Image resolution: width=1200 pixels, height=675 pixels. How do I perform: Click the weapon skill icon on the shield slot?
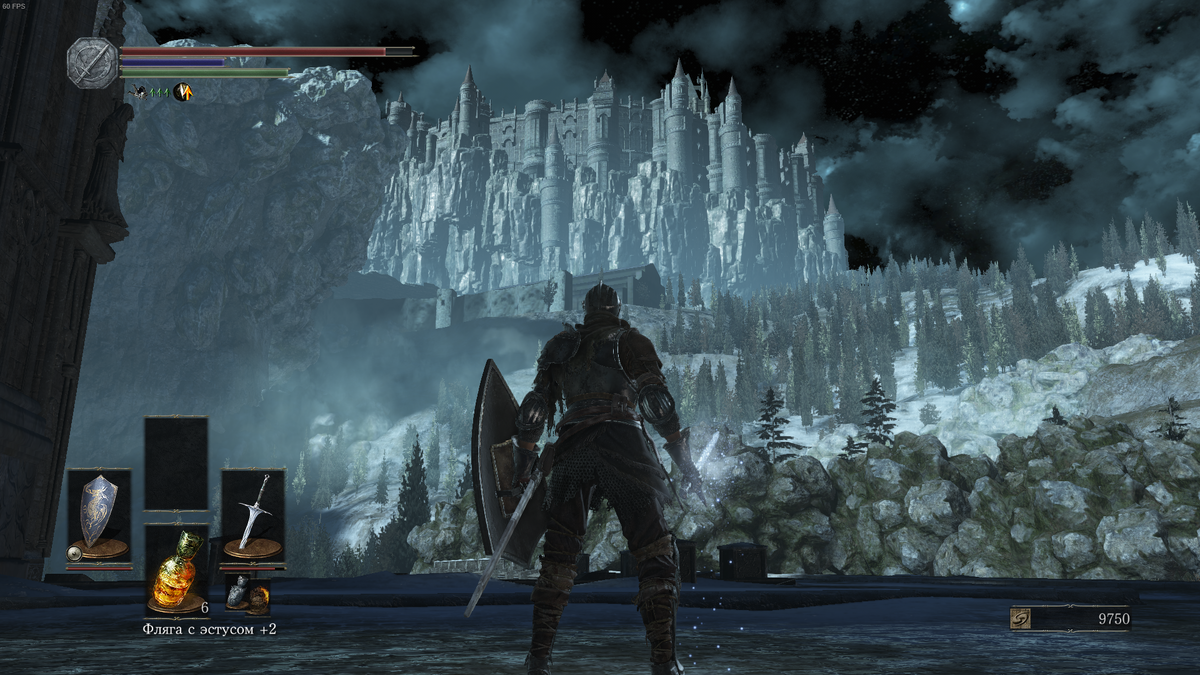(75, 552)
